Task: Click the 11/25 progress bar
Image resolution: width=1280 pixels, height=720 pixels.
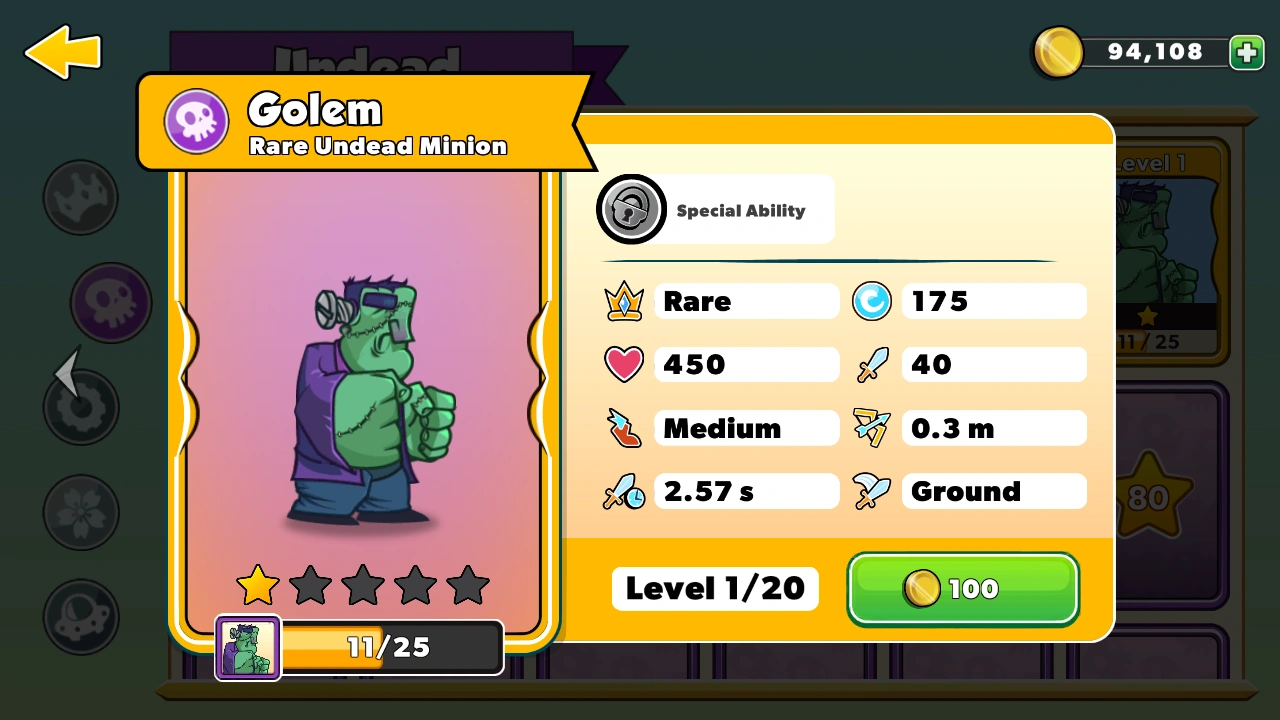Action: [x=388, y=647]
